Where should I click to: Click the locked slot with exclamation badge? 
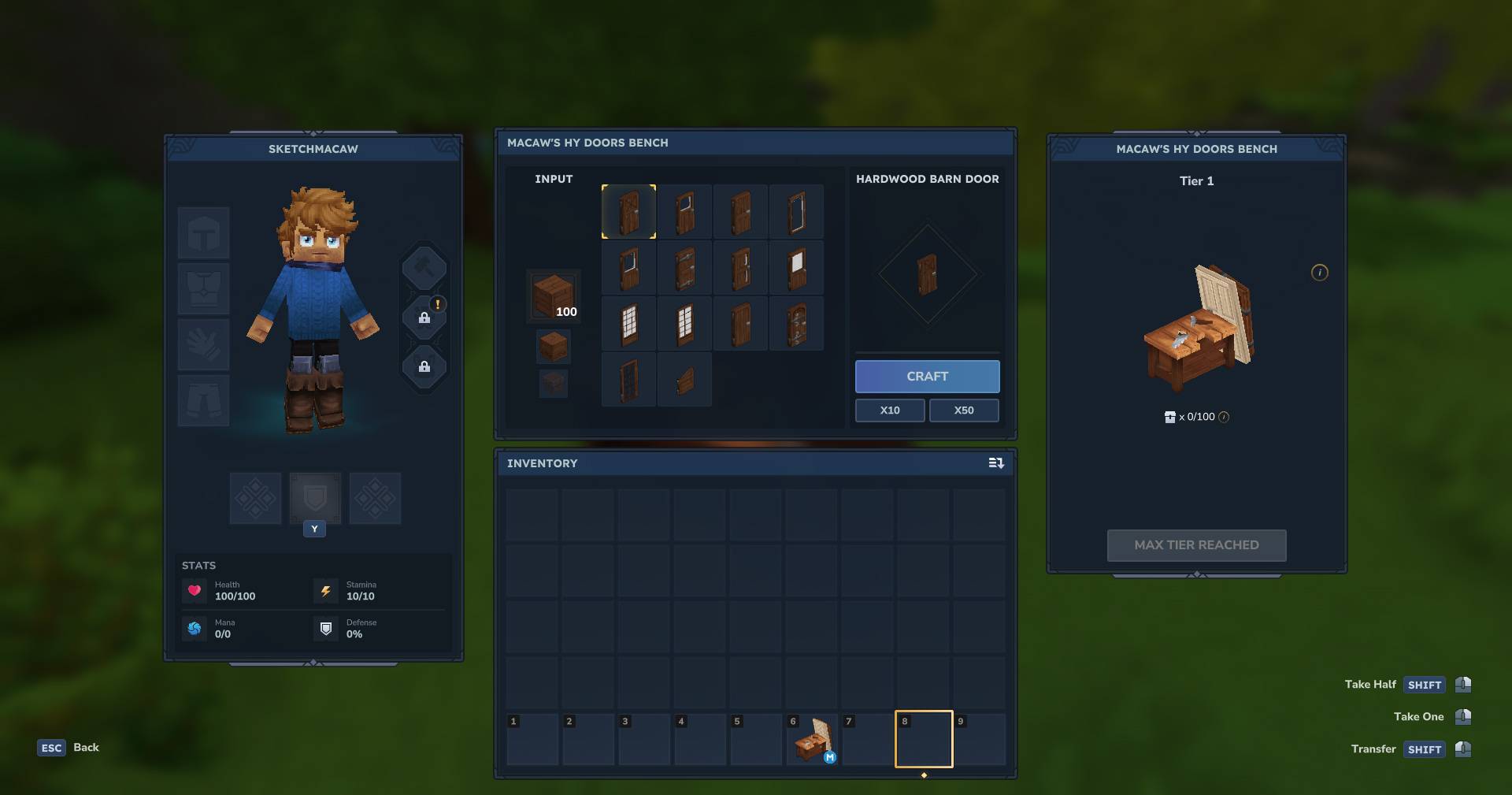click(424, 318)
